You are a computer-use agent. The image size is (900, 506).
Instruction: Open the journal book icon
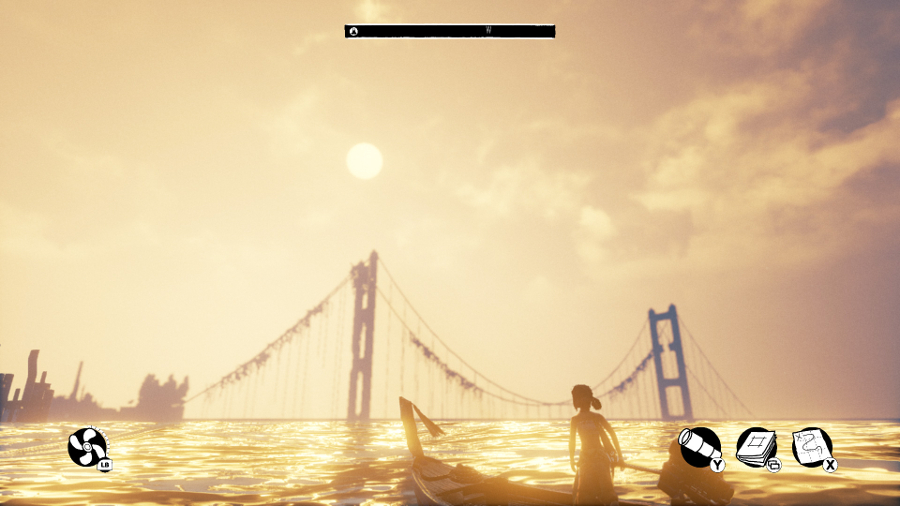point(755,446)
